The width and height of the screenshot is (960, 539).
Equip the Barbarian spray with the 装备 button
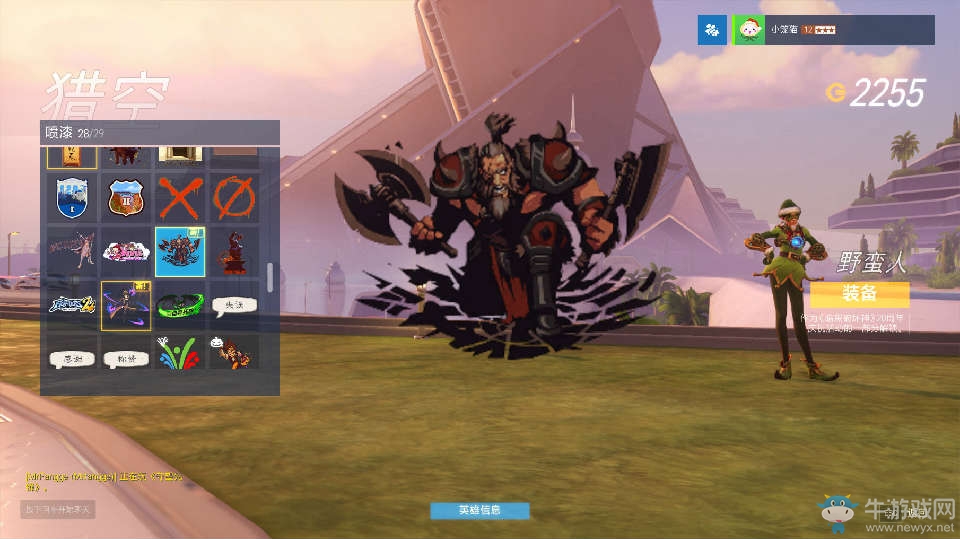pos(859,294)
